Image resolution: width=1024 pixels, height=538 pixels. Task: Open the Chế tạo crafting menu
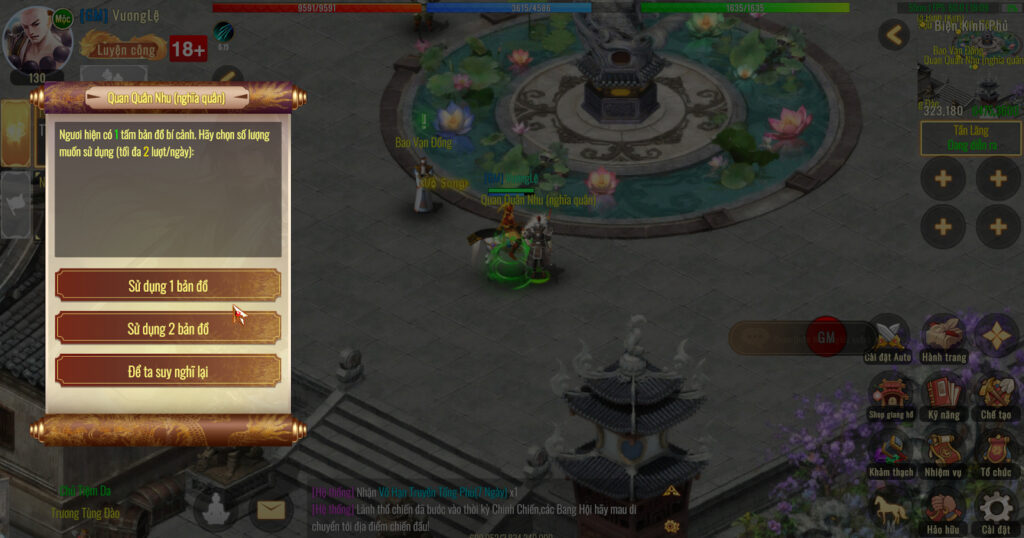click(x=996, y=393)
